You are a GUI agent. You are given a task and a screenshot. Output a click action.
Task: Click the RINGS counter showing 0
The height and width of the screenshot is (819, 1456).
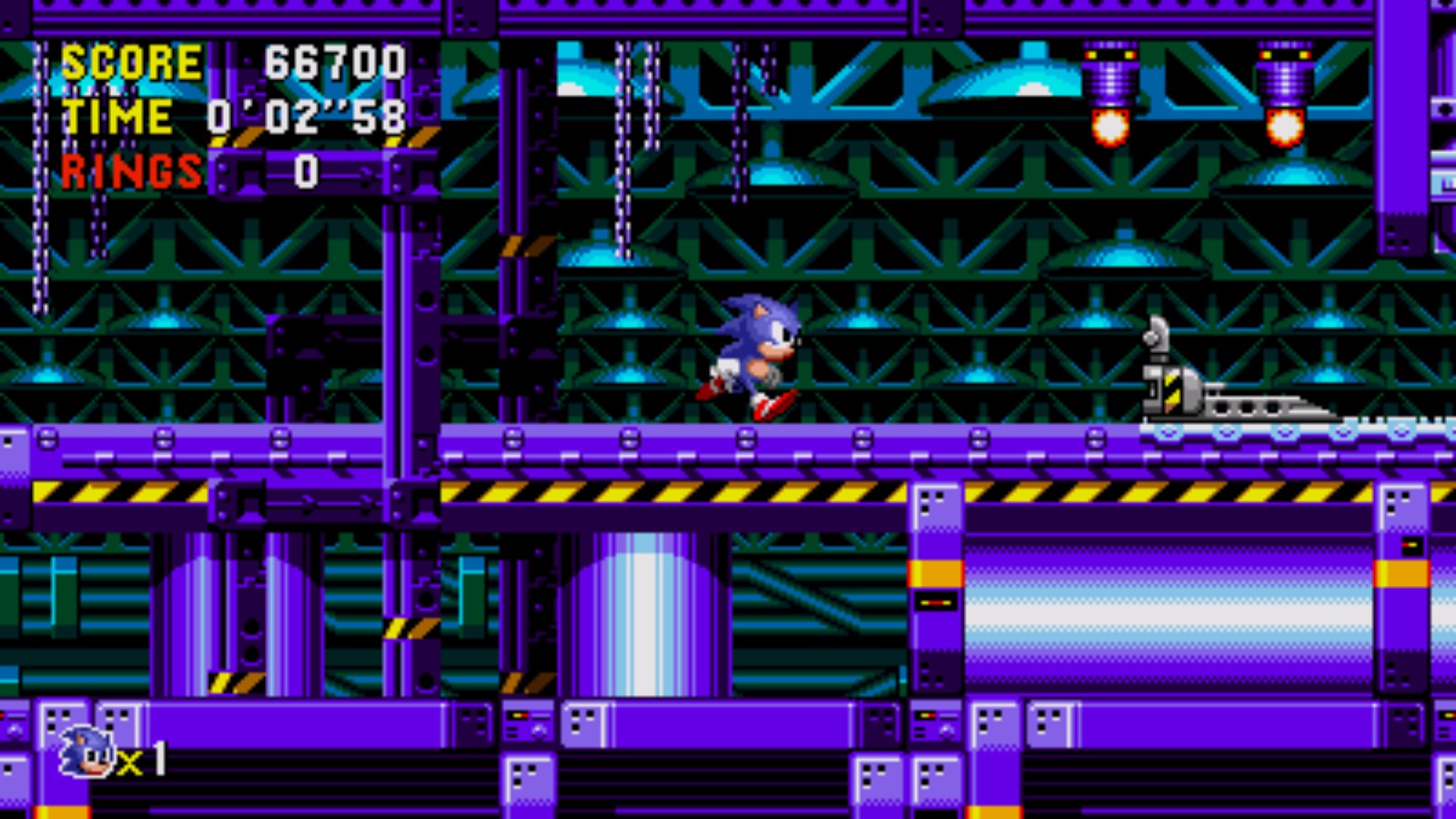tap(304, 170)
